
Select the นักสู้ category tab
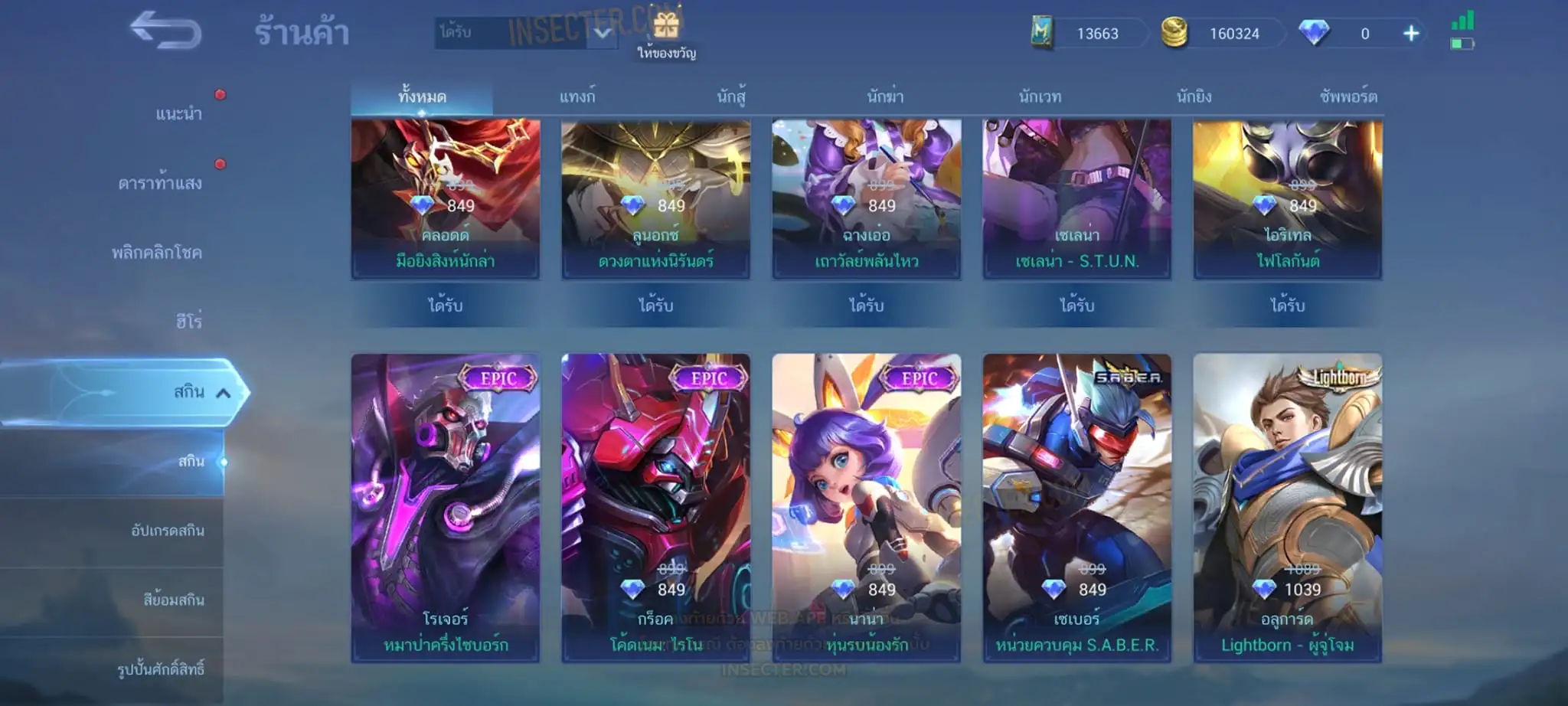(731, 97)
